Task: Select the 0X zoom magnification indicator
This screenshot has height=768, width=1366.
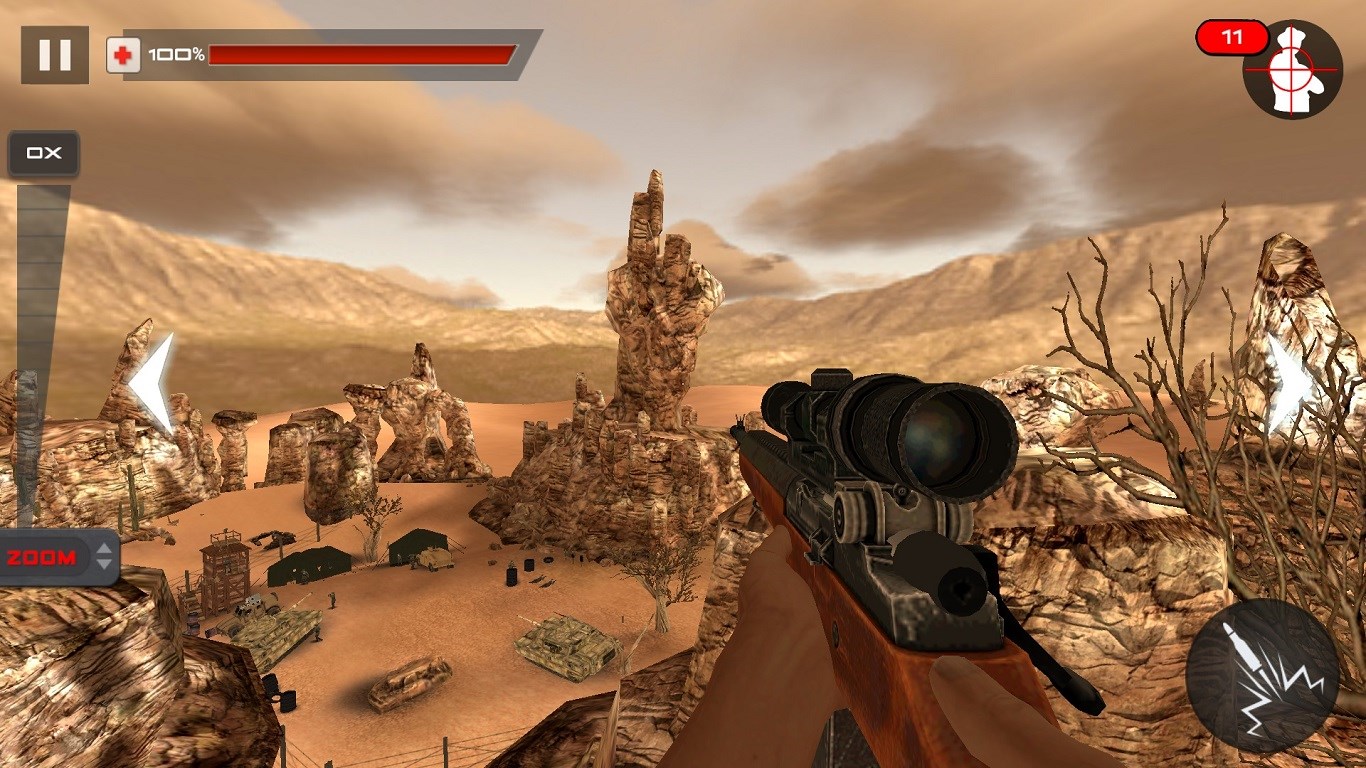Action: click(43, 153)
